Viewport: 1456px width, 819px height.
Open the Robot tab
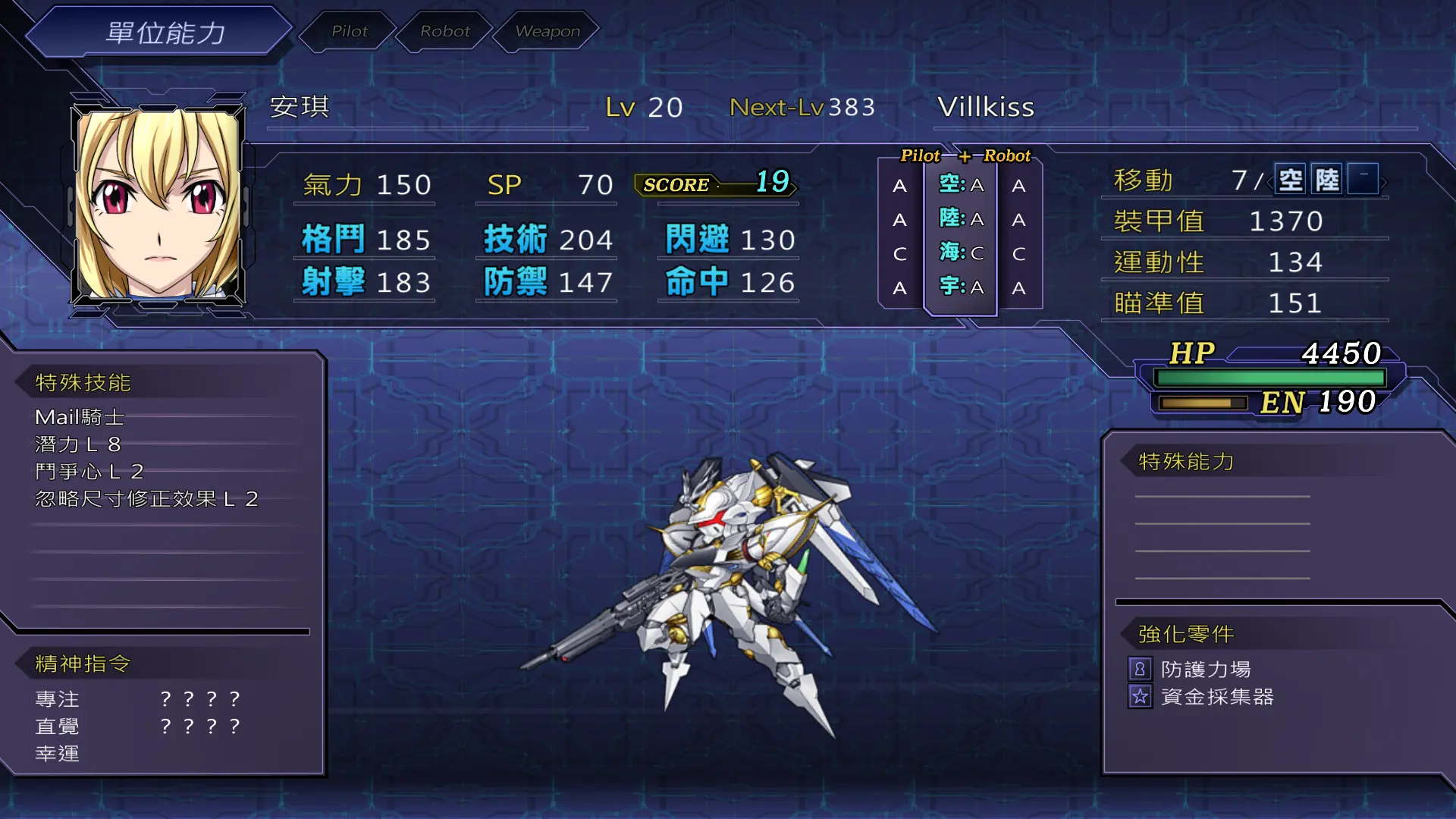[x=445, y=31]
